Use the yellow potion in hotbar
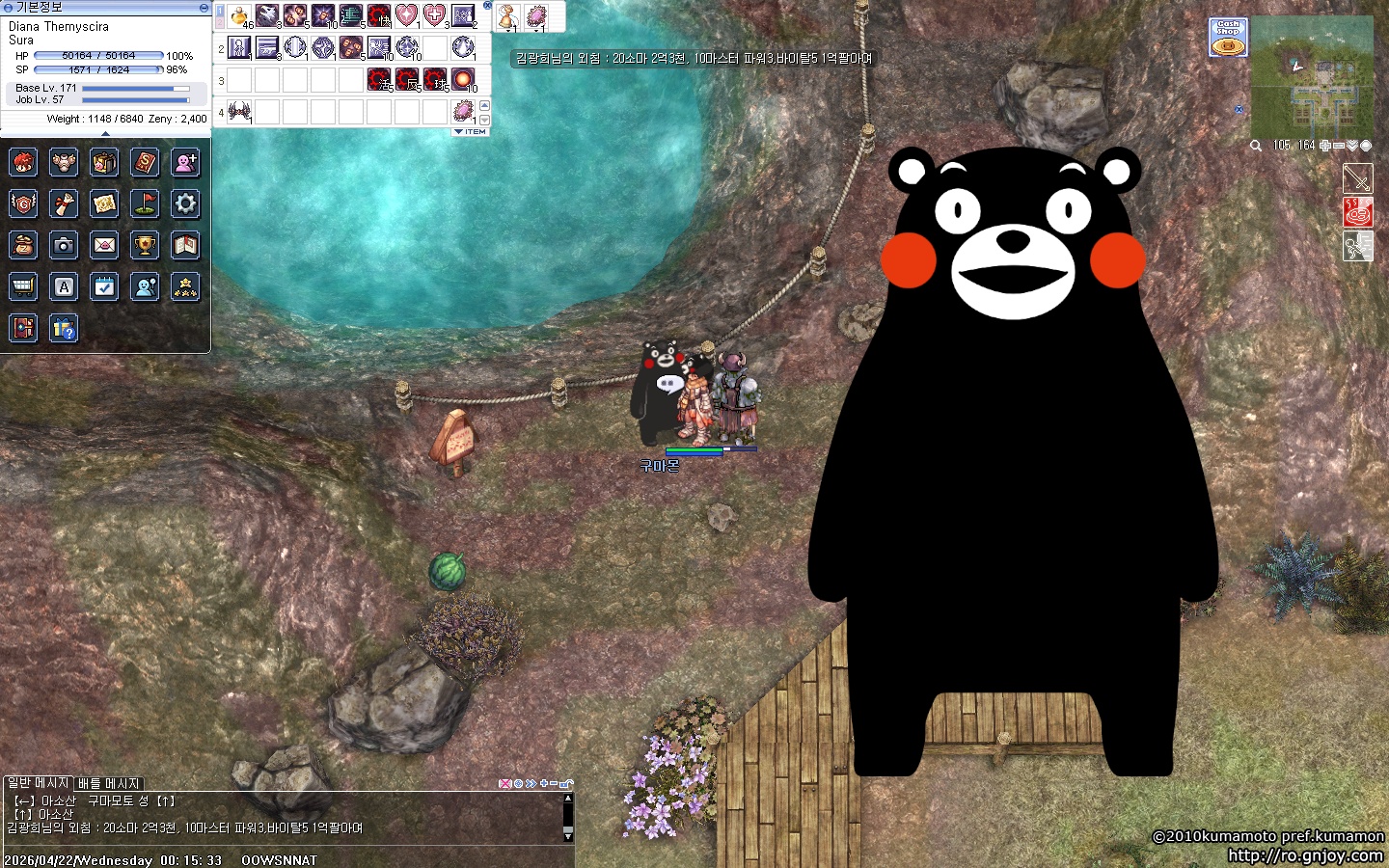 (x=239, y=16)
